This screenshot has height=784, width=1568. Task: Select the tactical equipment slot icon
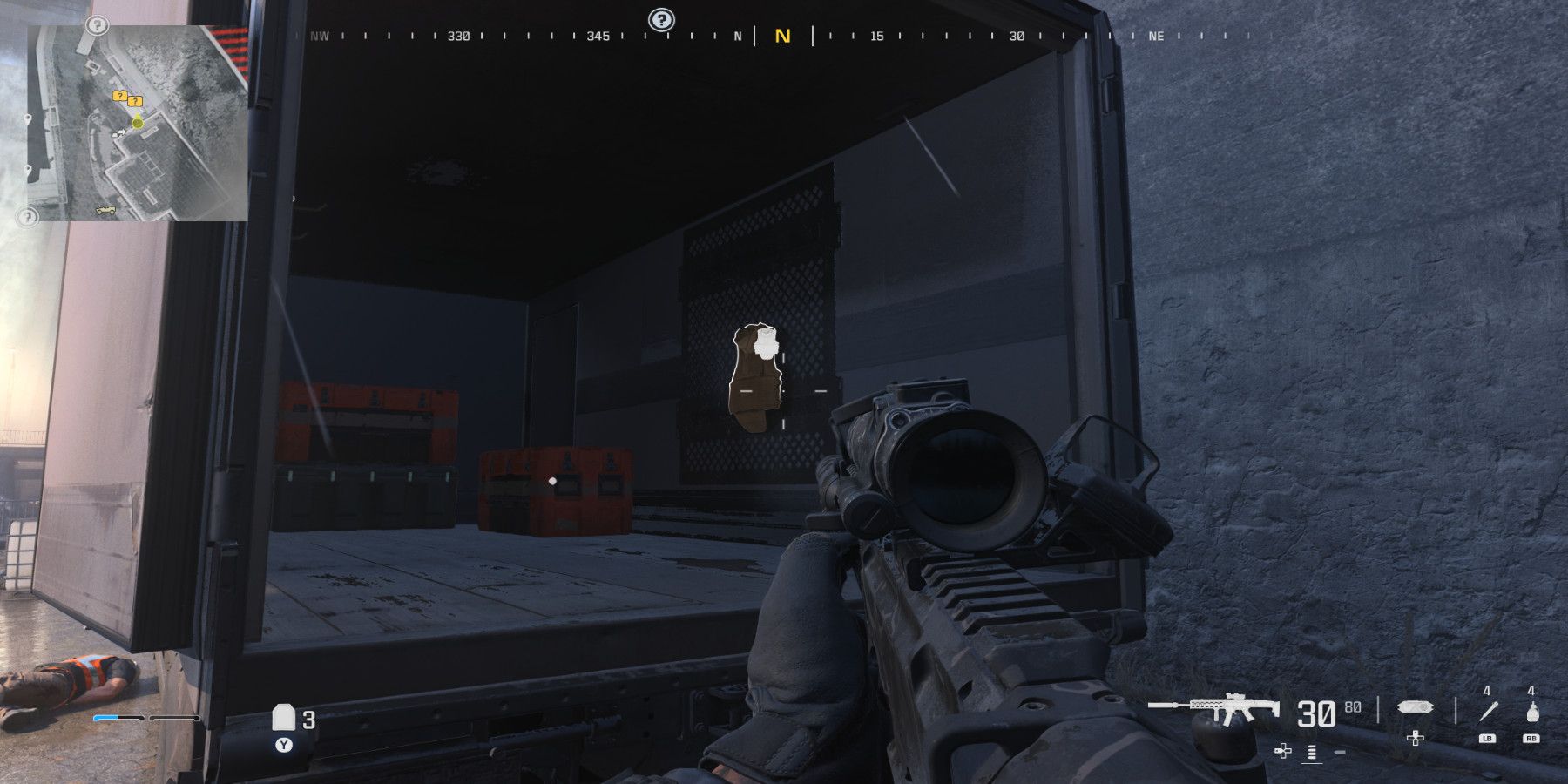1416,707
